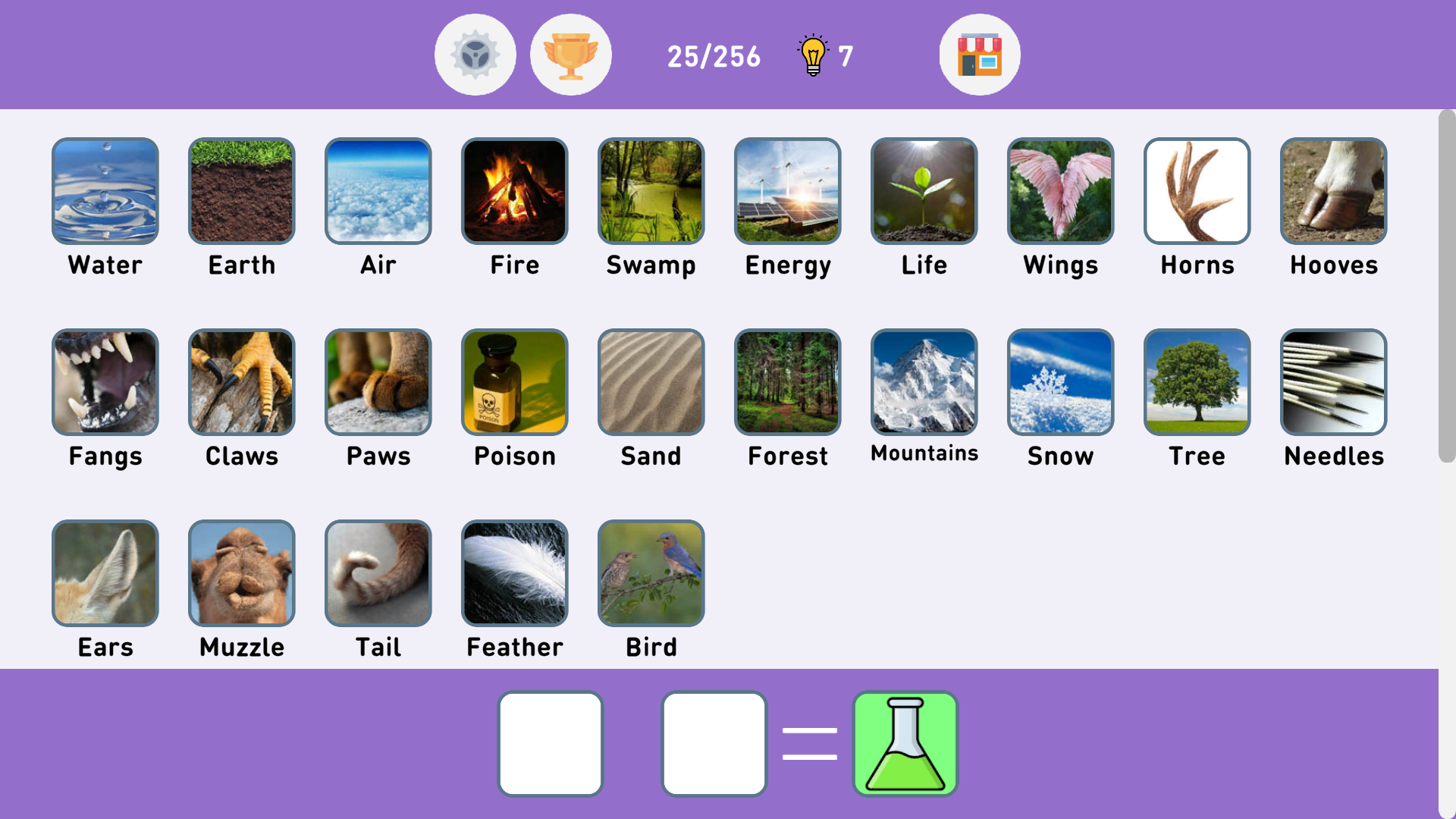Select the Fire element
Image resolution: width=1456 pixels, height=819 pixels.
pos(514,190)
